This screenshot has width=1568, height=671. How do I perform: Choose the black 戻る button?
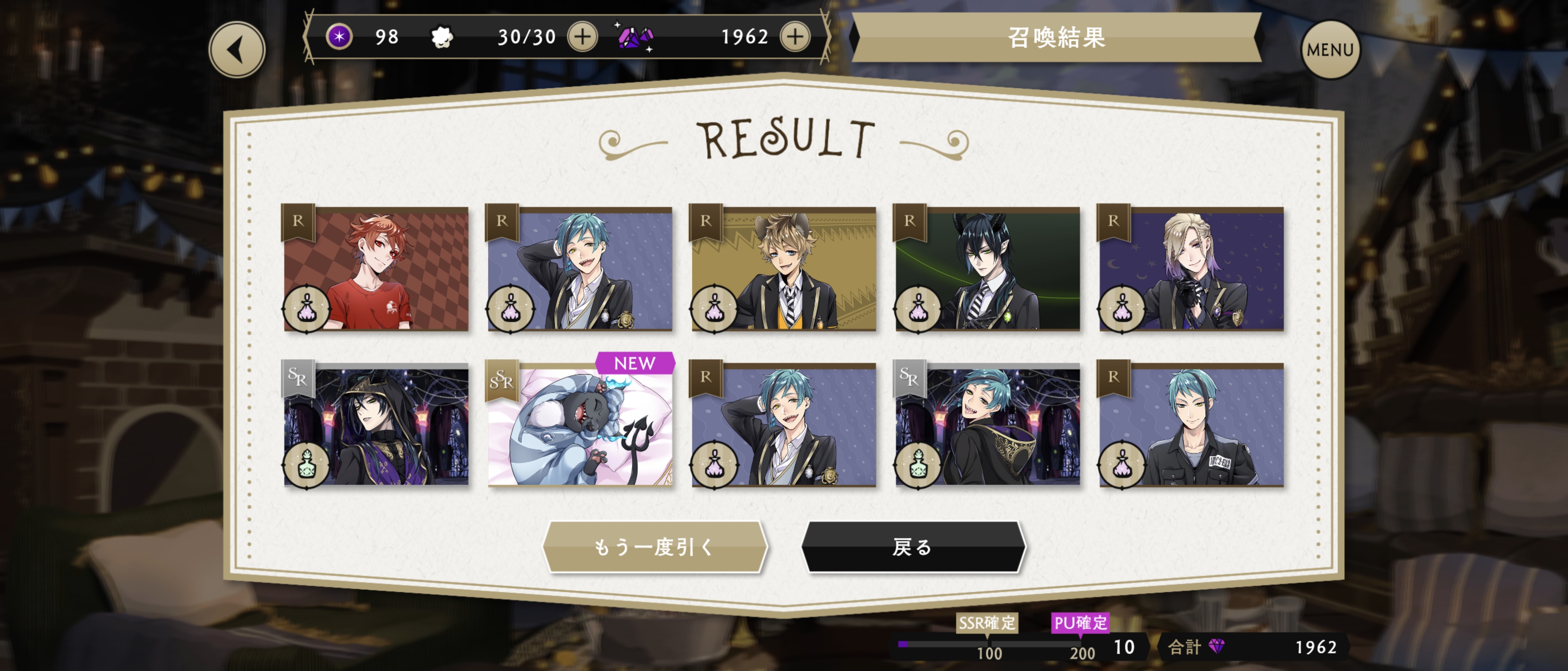click(x=913, y=547)
